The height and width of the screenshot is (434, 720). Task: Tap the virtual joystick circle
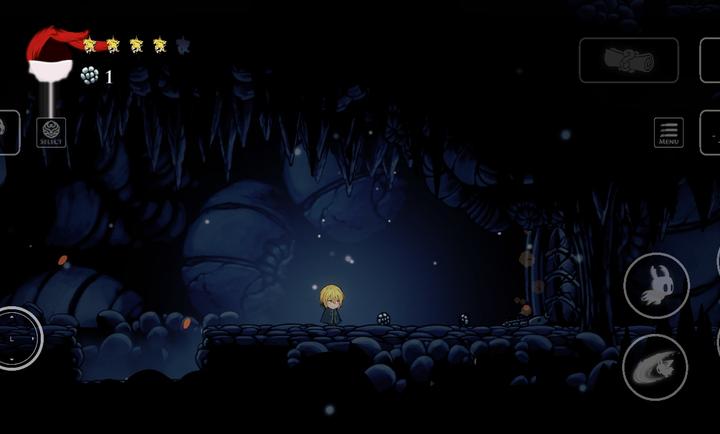coord(17,338)
